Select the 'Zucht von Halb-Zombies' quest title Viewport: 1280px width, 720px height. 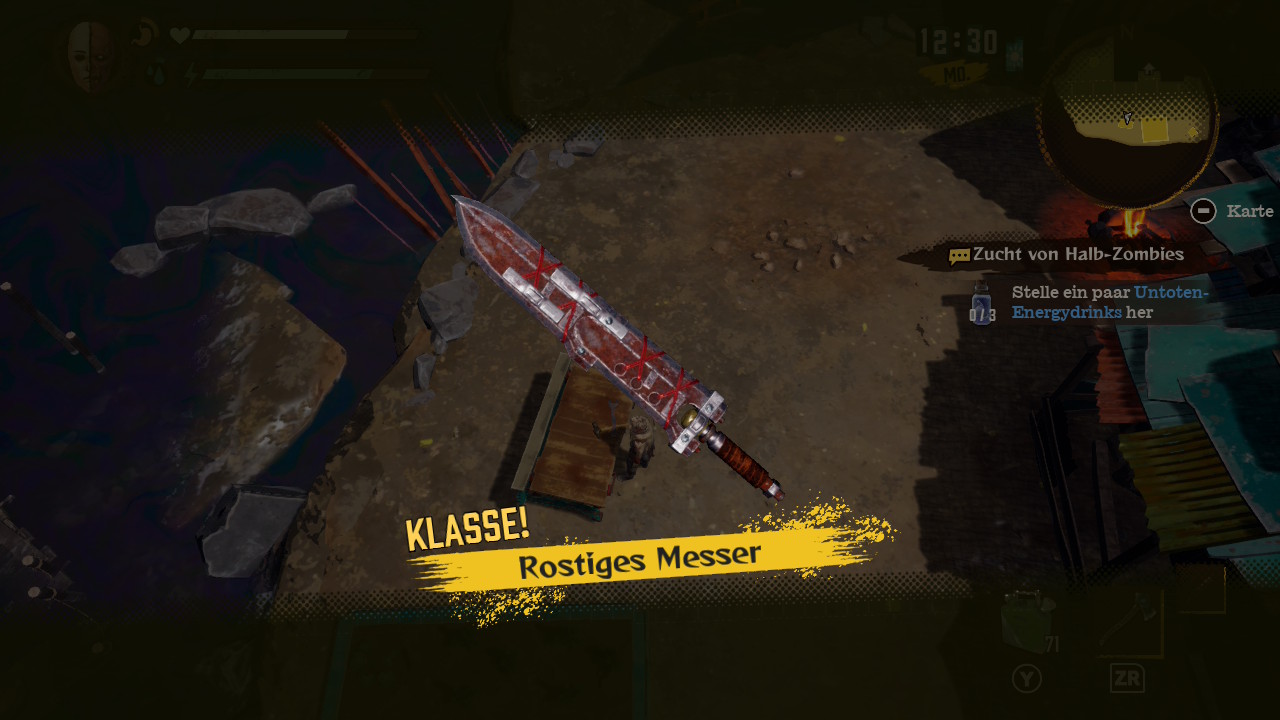click(1077, 254)
